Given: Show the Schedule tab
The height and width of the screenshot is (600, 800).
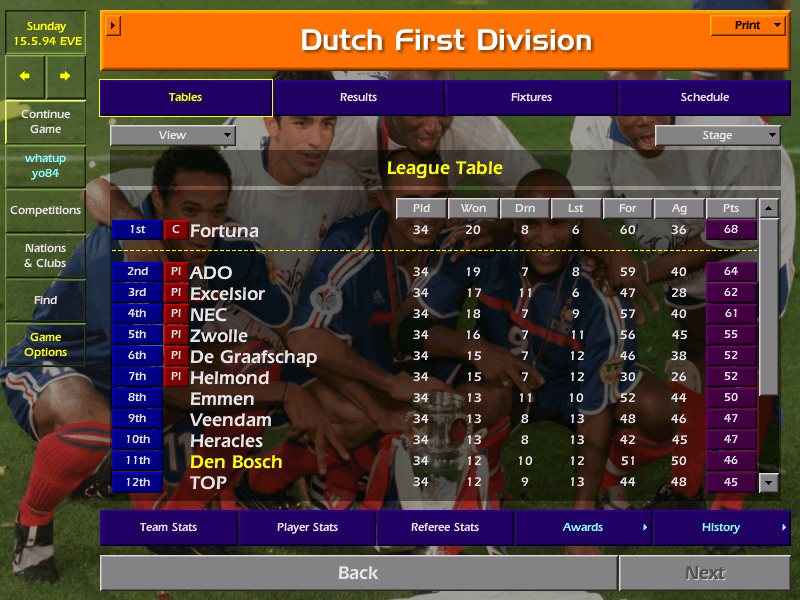Looking at the screenshot, I should pos(704,97).
